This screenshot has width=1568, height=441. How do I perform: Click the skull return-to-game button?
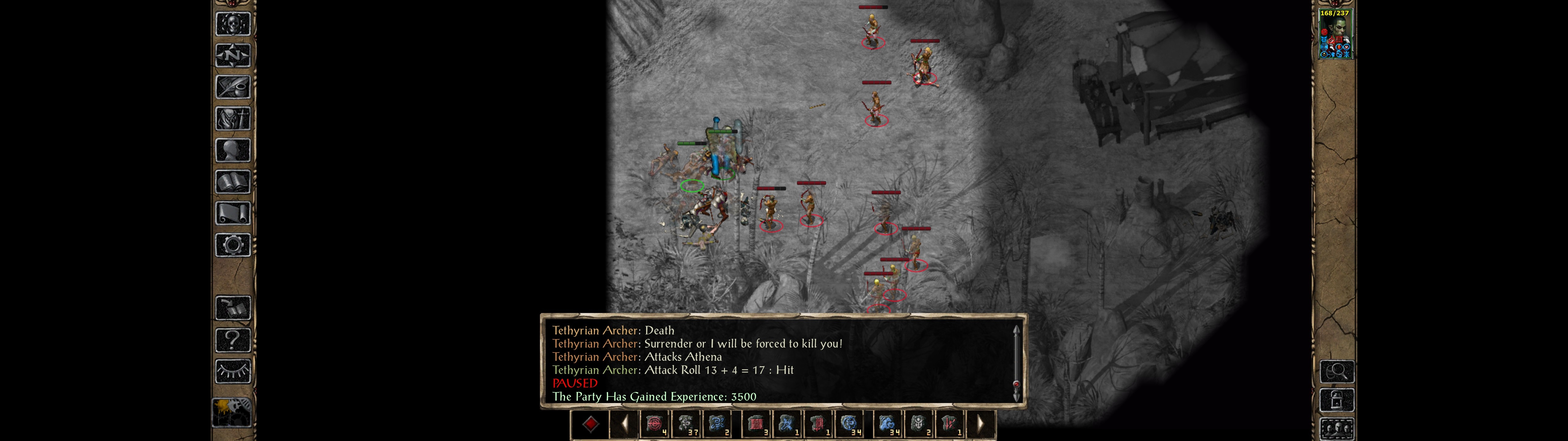232,24
